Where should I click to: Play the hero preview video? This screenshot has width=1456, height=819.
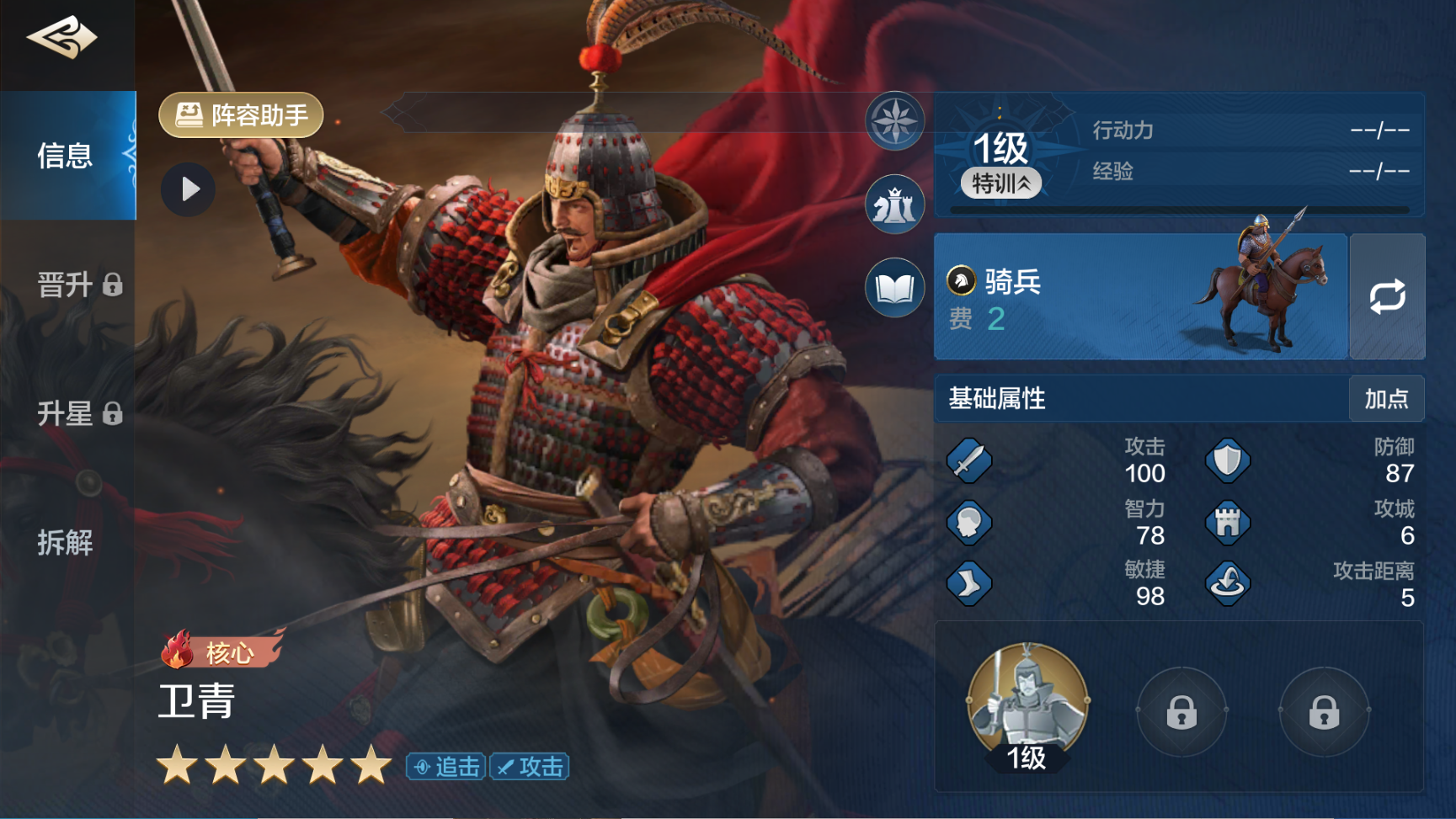[x=189, y=189]
